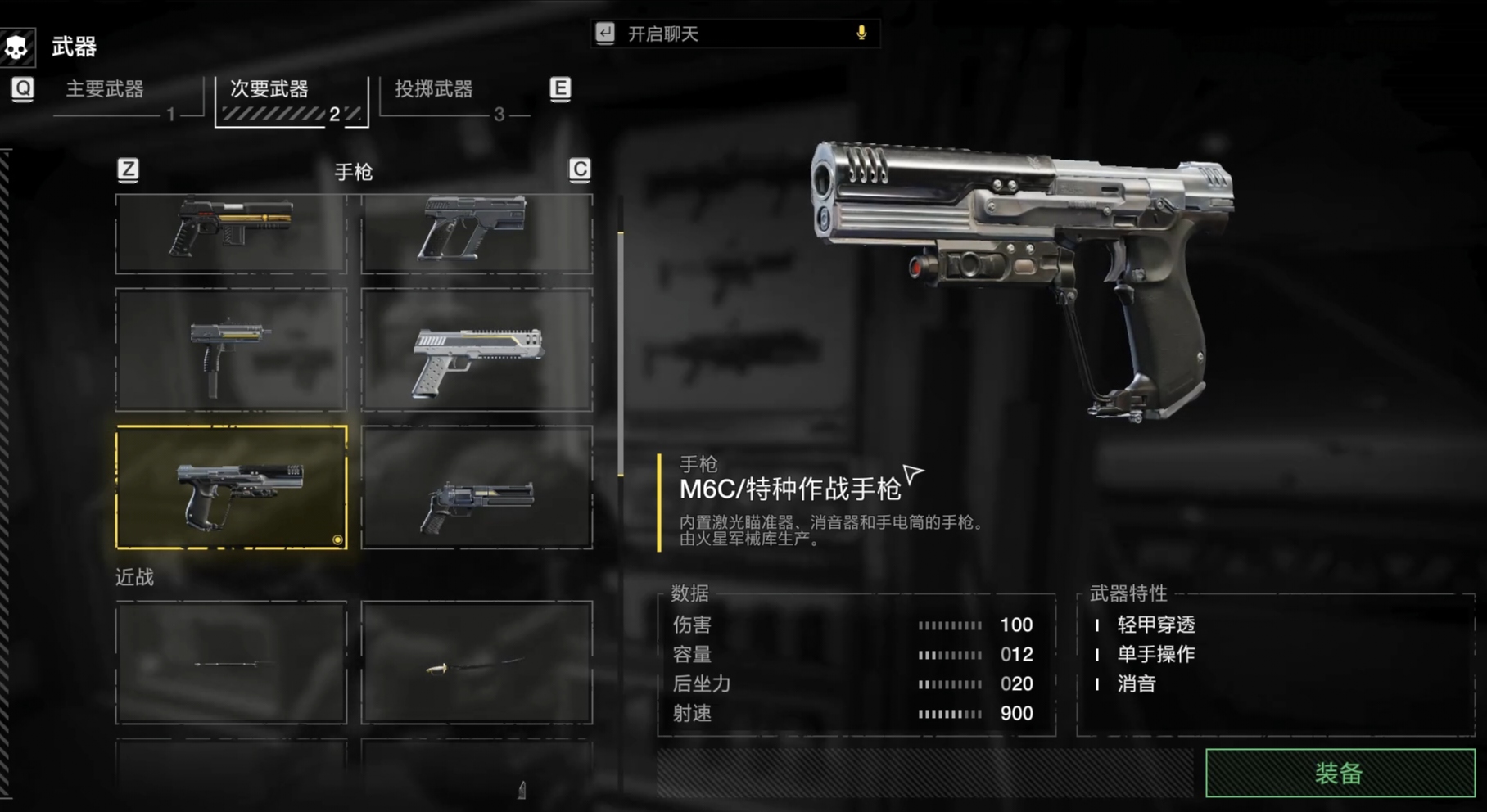Toggle the yellow microphone icon
The width and height of the screenshot is (1487, 812).
click(x=861, y=33)
